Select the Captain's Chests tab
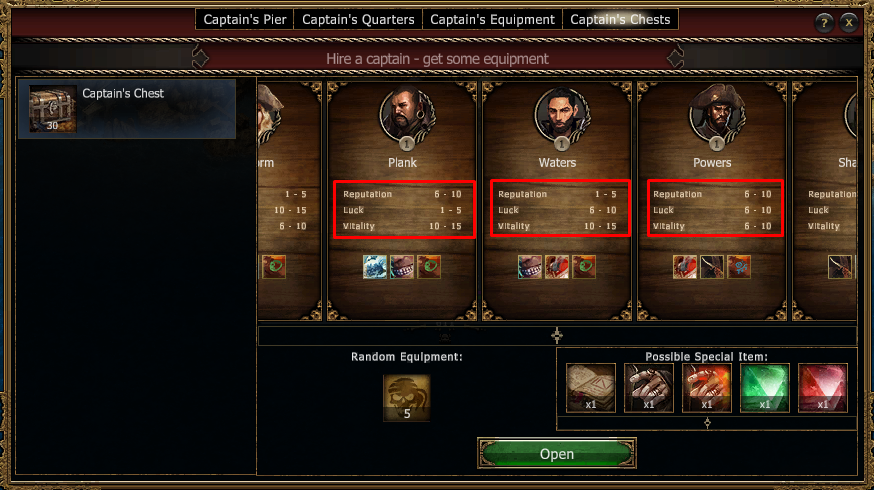The image size is (874, 490). (x=621, y=19)
